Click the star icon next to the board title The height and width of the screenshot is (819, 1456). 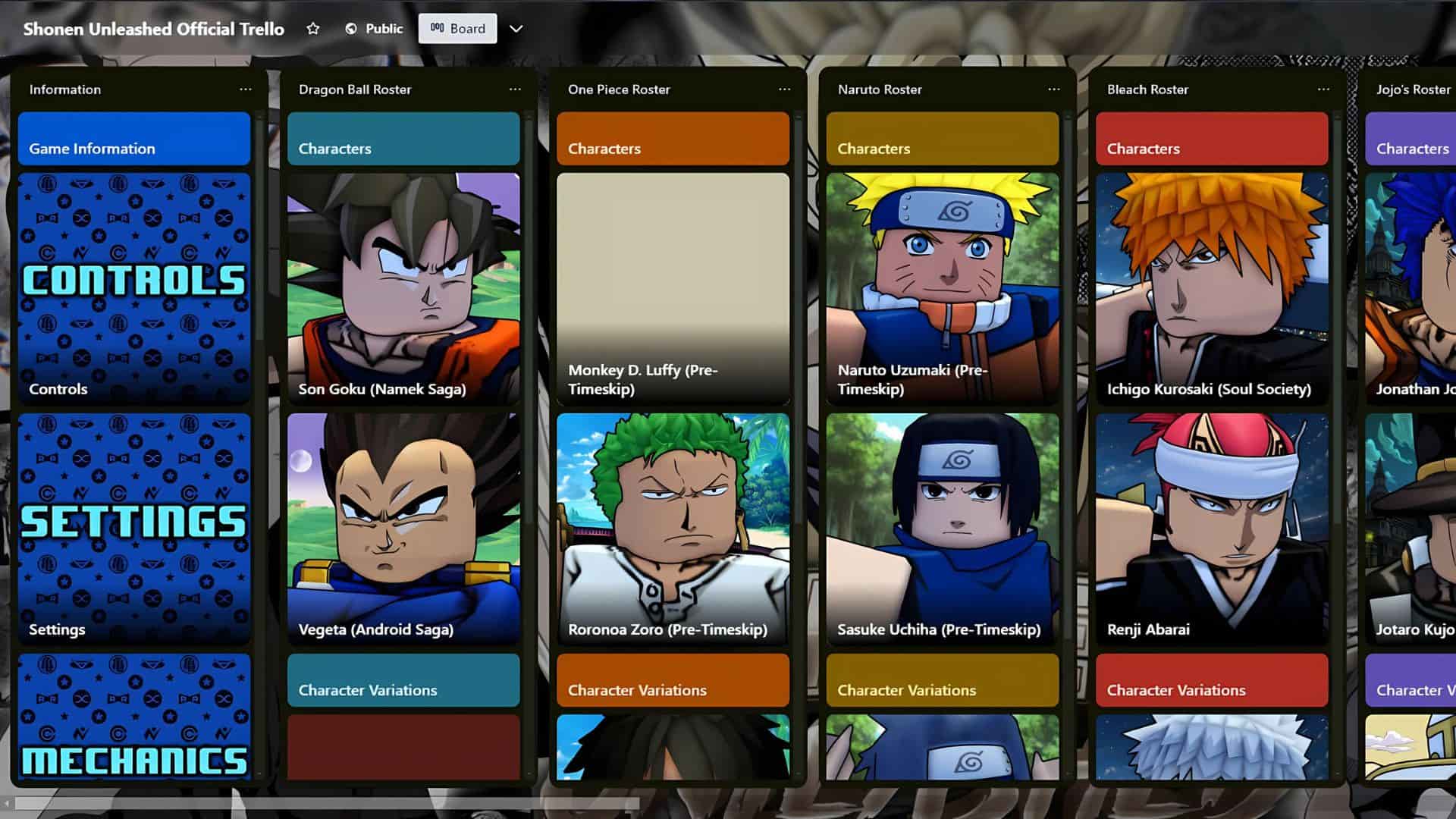[x=313, y=29]
